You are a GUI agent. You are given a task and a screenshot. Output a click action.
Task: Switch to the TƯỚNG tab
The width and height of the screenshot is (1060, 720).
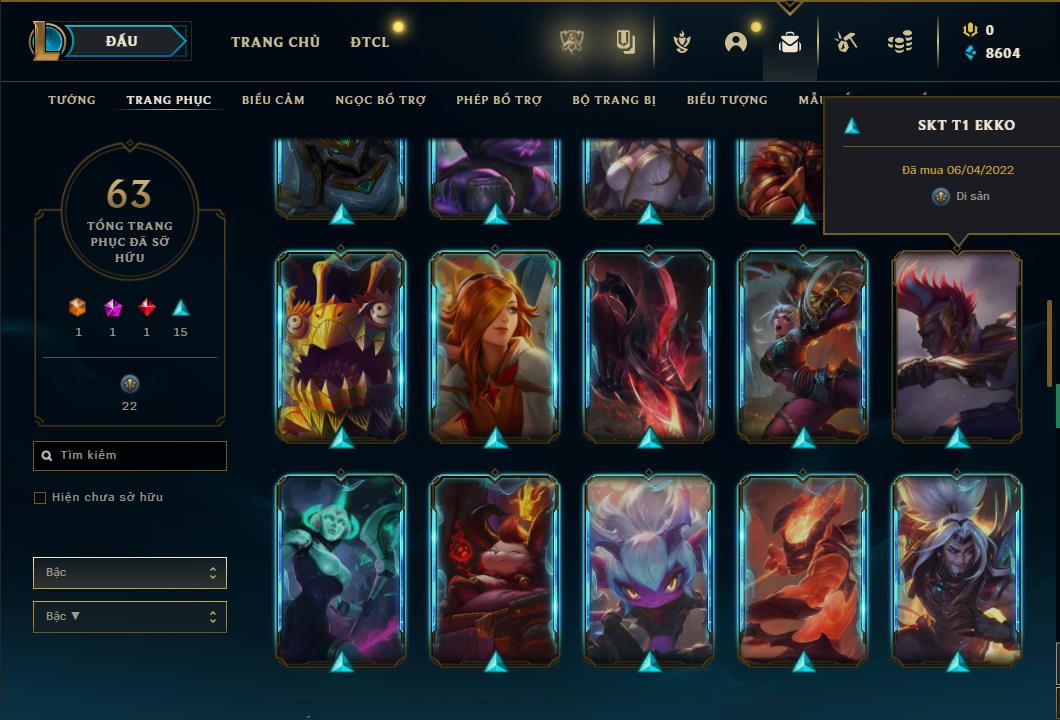pos(72,100)
